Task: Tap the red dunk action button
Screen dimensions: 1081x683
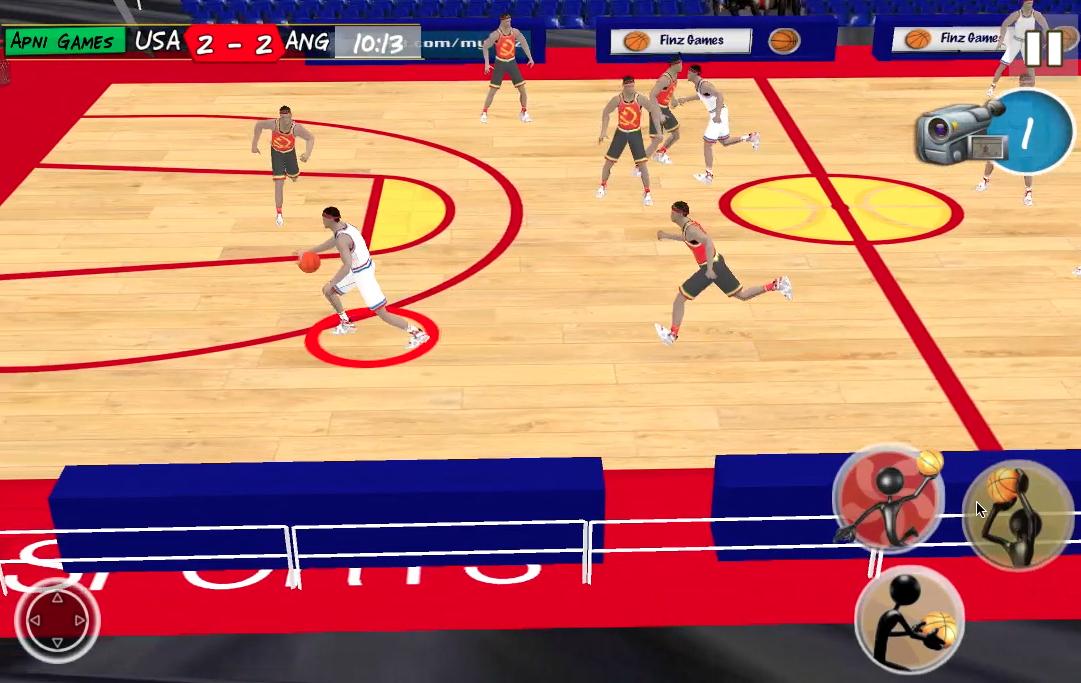Action: 888,498
